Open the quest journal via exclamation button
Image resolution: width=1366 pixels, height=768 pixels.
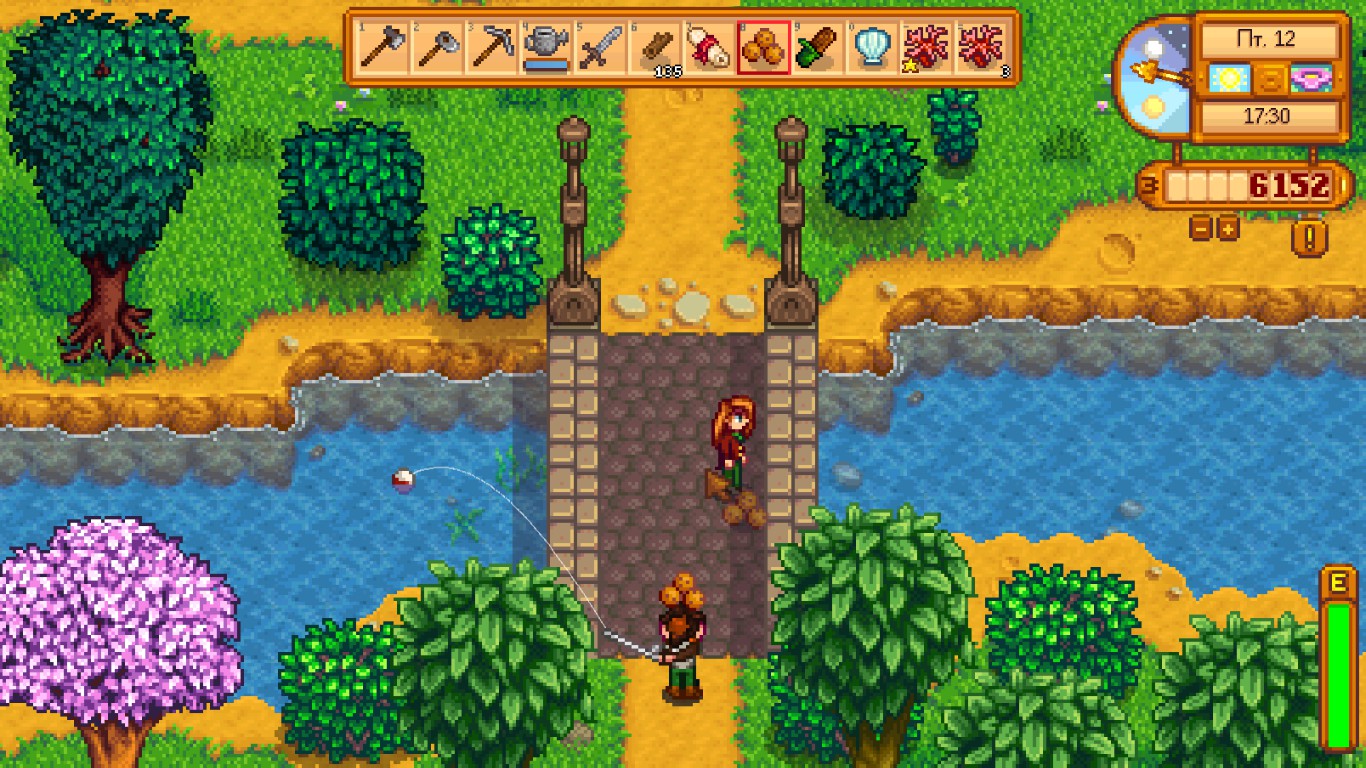pos(1308,237)
